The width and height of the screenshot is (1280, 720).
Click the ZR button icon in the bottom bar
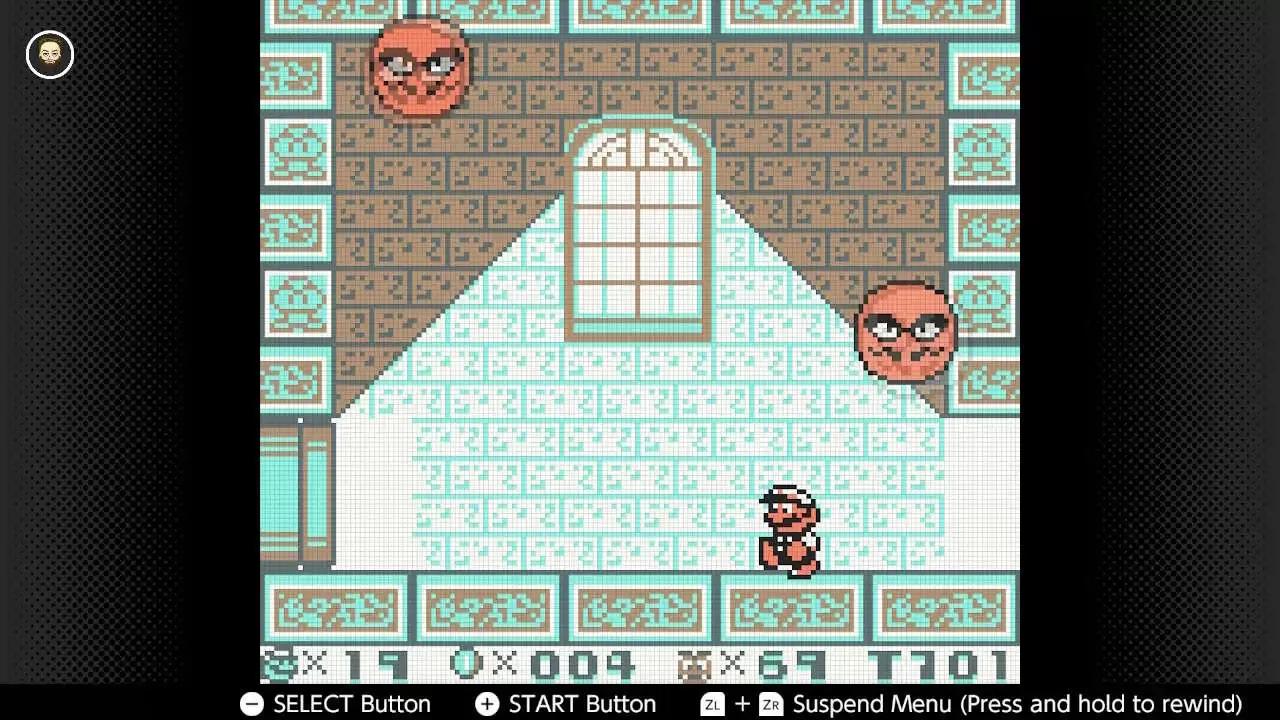(770, 704)
